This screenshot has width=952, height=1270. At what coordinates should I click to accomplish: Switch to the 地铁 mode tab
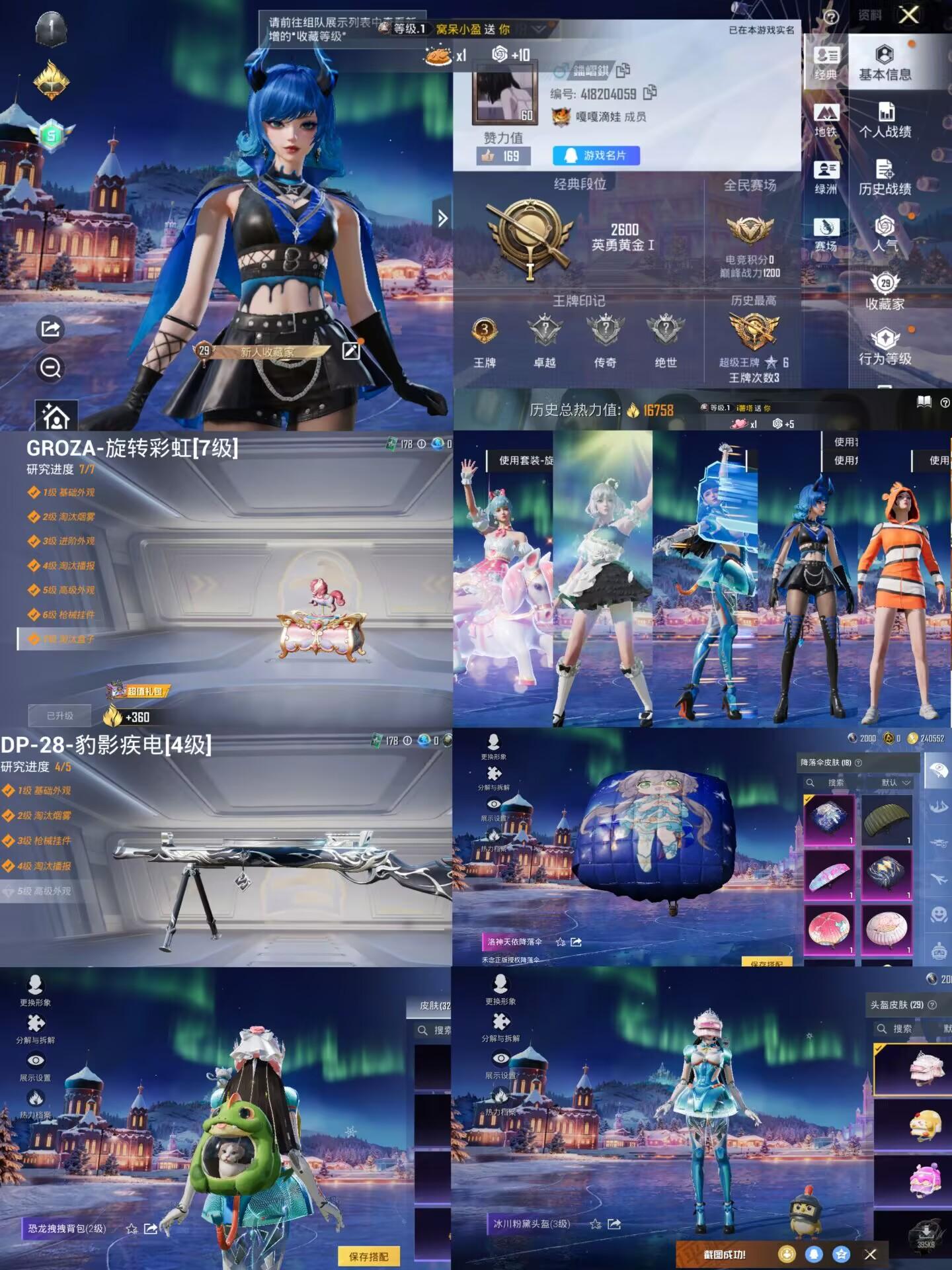[826, 116]
